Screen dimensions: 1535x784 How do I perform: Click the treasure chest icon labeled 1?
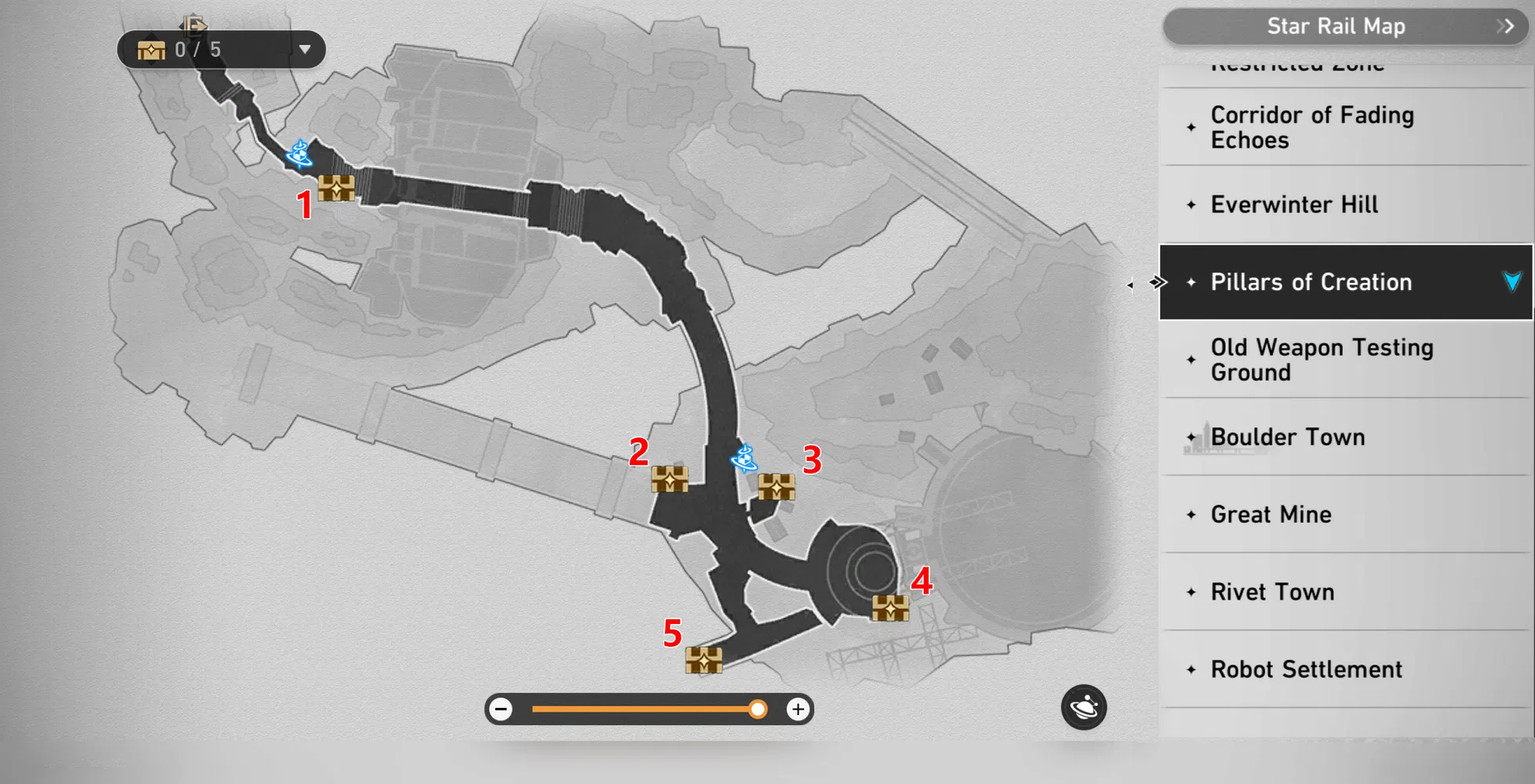336,188
